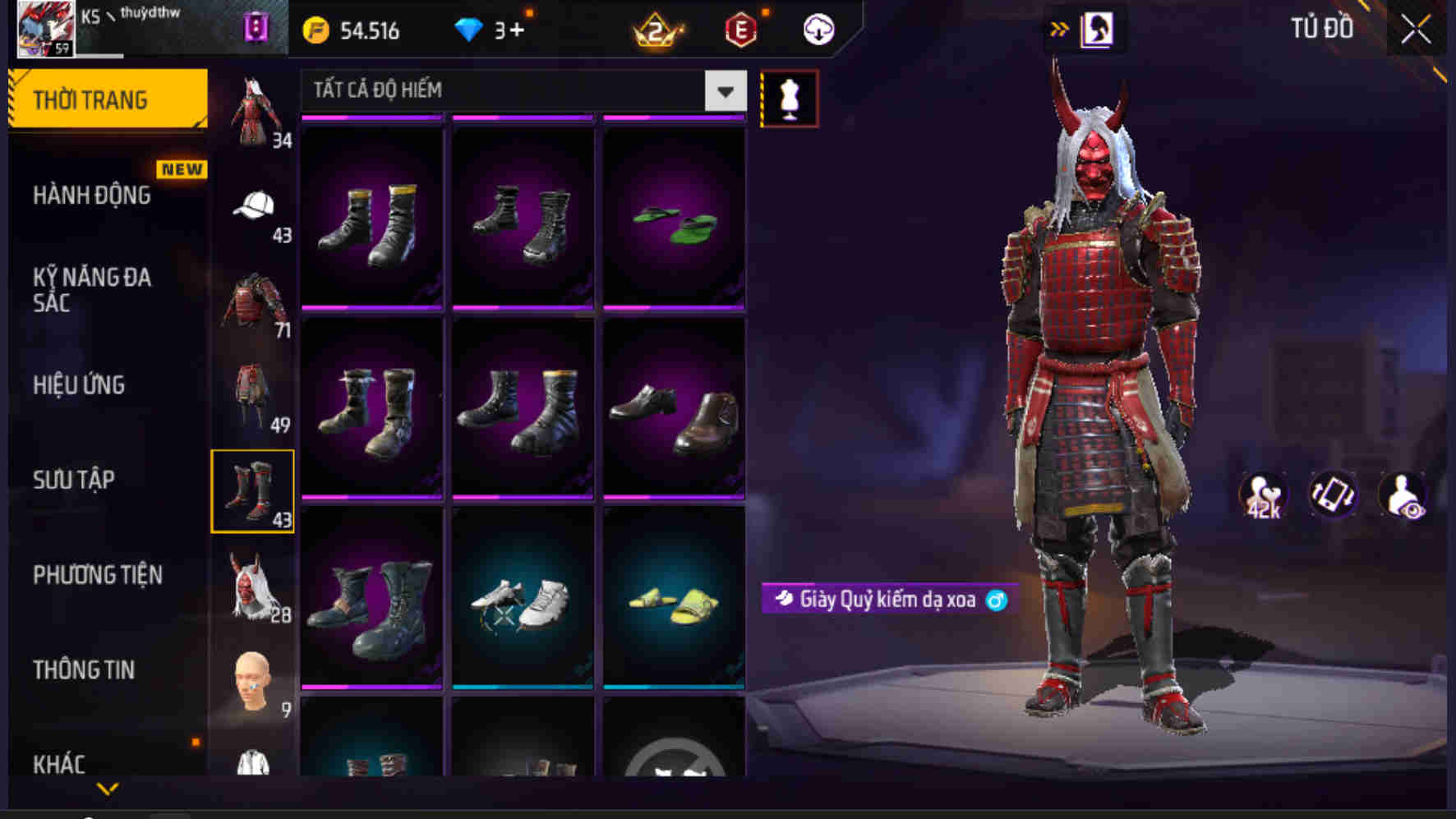
Task: Click the double-arrow collapse control near top right
Action: coord(1059,26)
